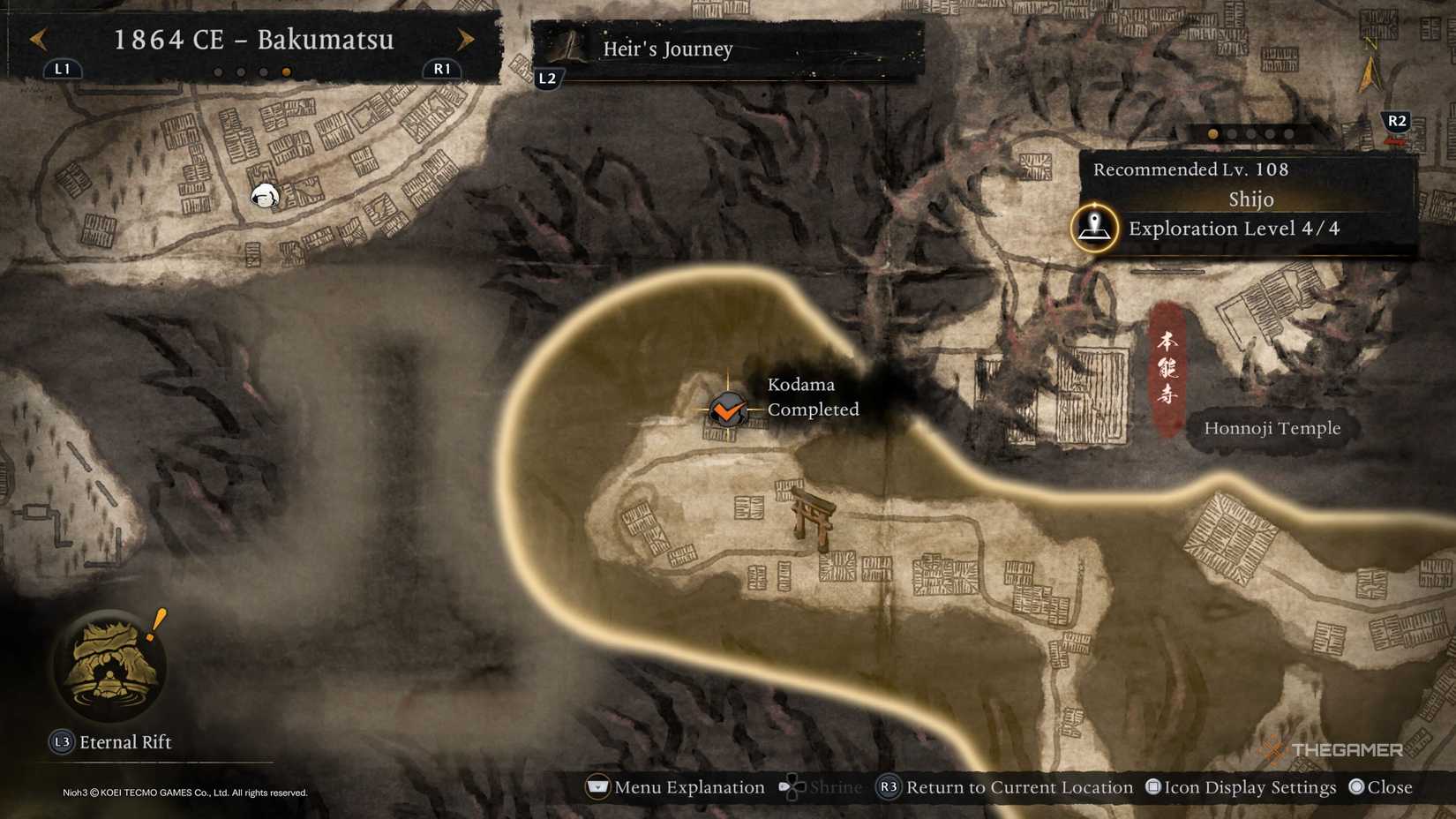This screenshot has height=819, width=1456.
Task: Click the Menu Explanation circle icon
Action: pos(597,786)
